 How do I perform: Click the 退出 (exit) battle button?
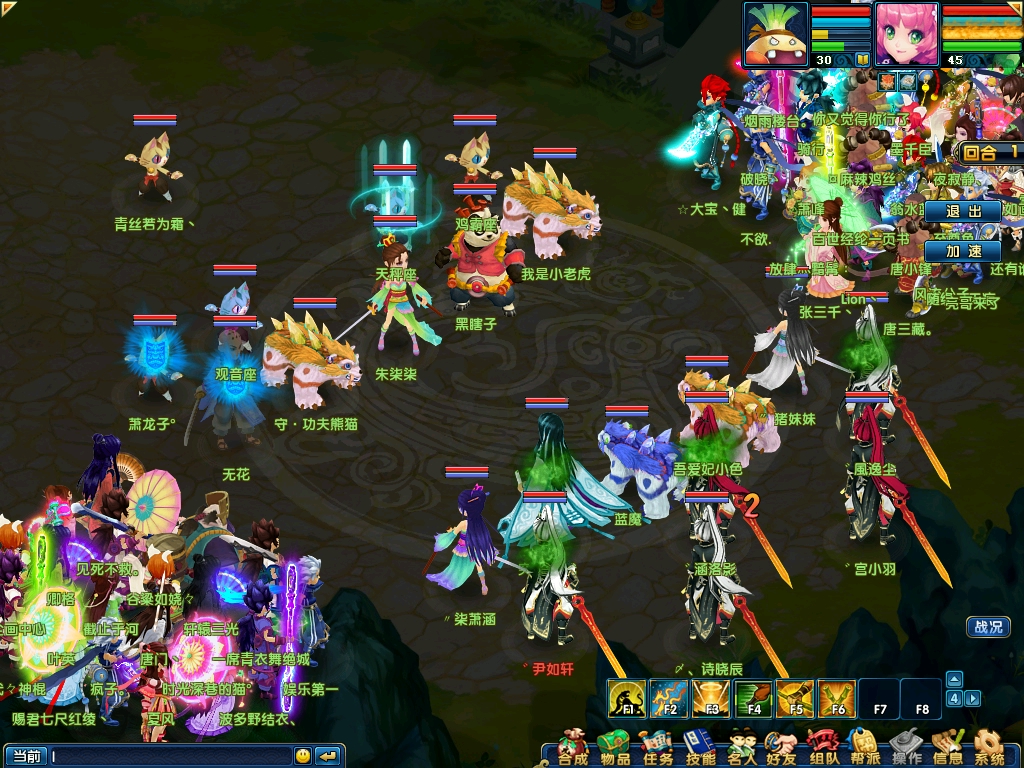coord(962,212)
